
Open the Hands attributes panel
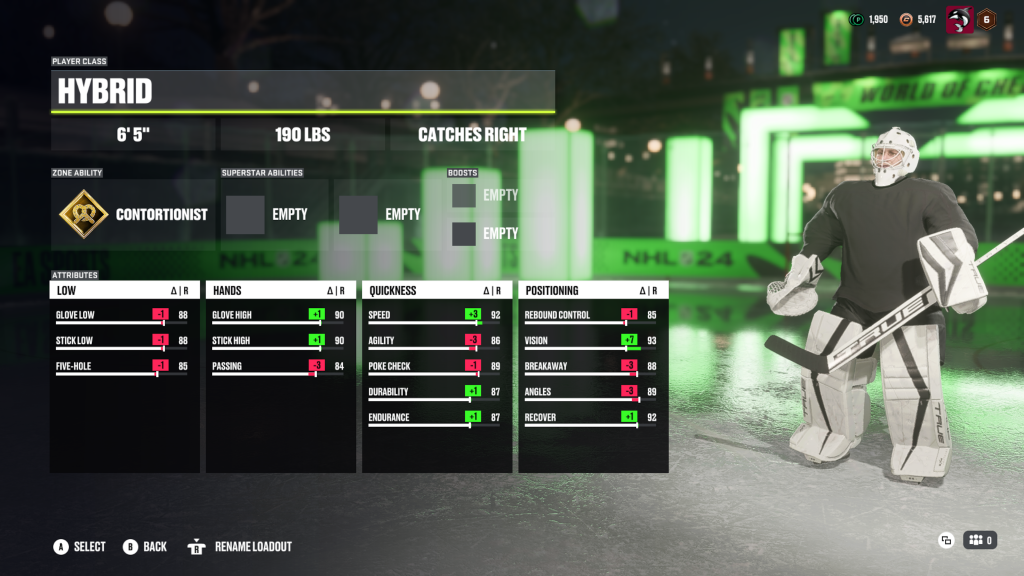[281, 290]
